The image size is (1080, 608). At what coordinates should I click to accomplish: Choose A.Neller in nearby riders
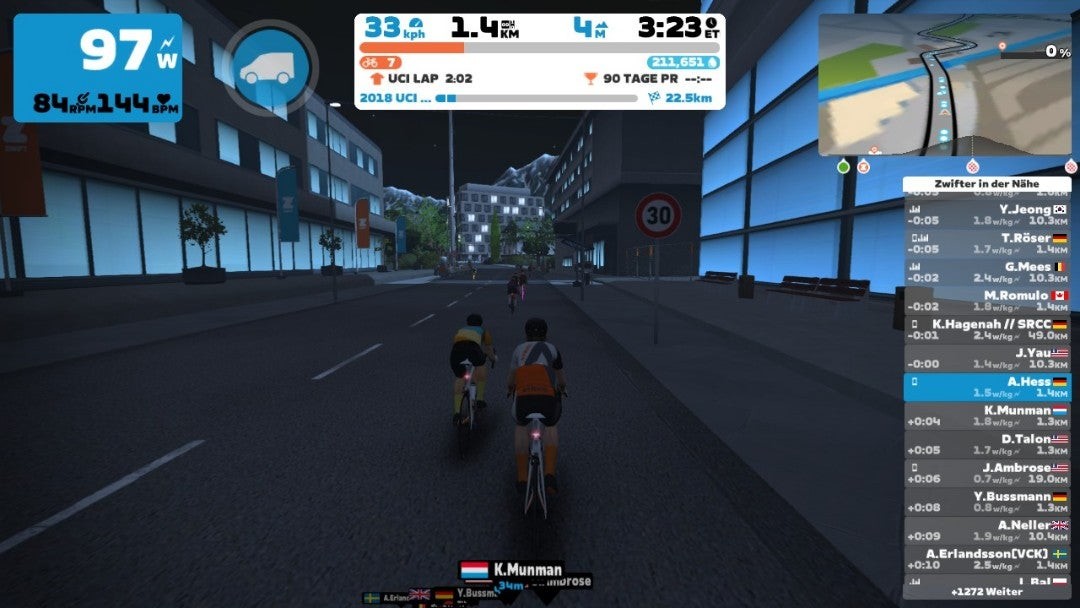[x=987, y=530]
